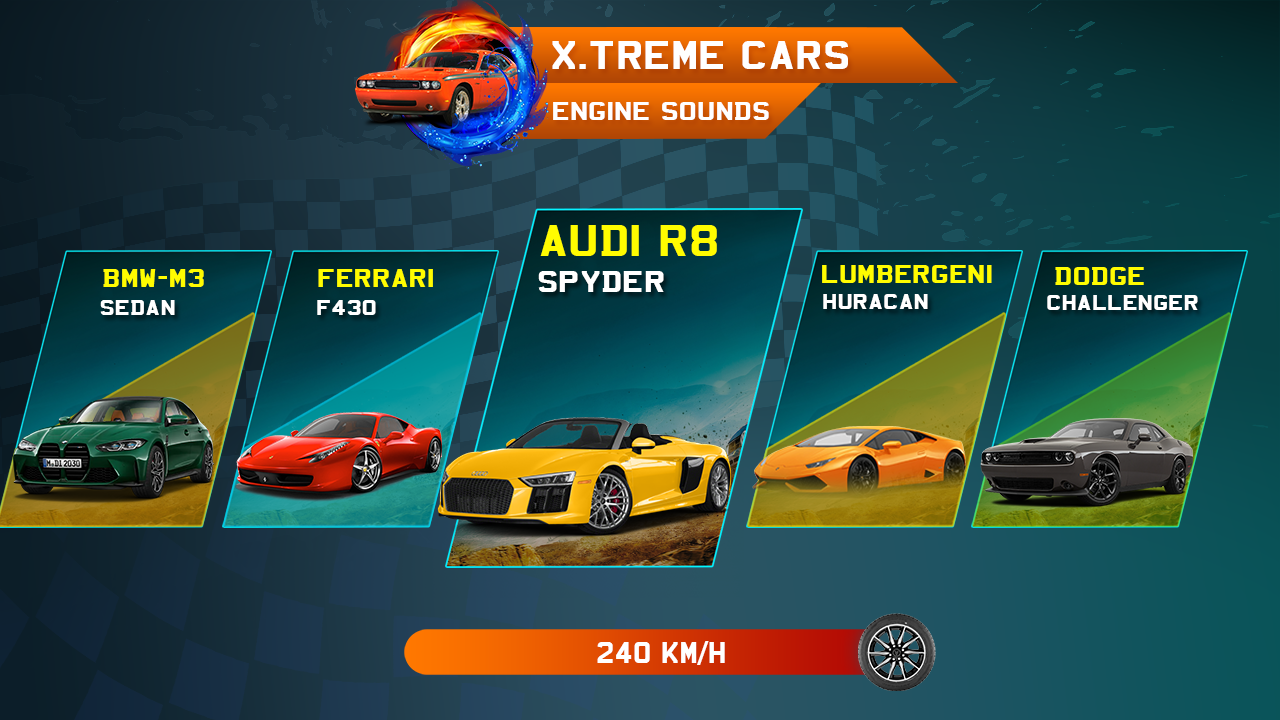Pick the Audi R8 Spyder card
Screen dimensions: 1280x720
point(622,390)
